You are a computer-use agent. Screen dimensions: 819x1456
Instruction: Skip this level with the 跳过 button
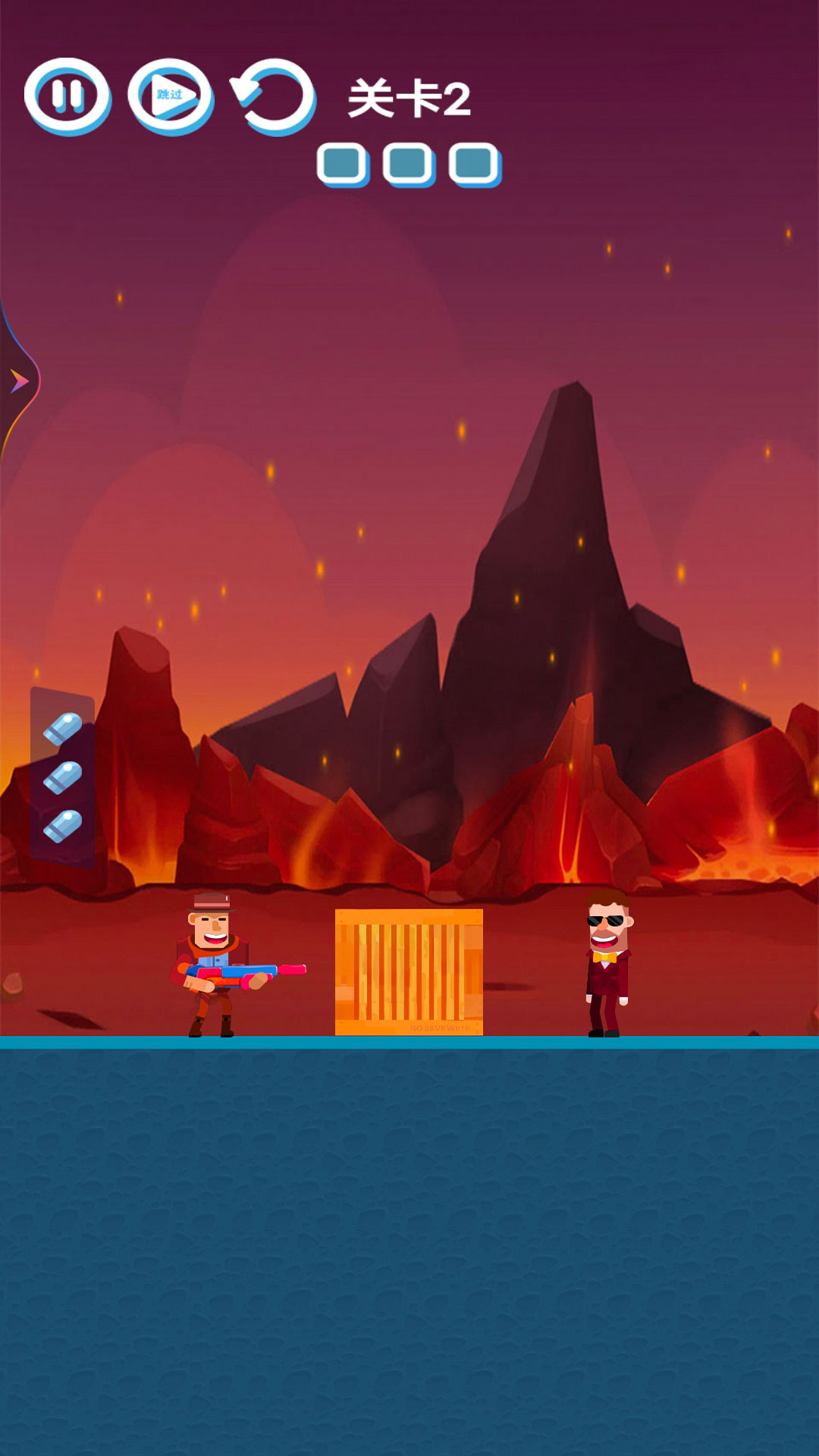171,96
